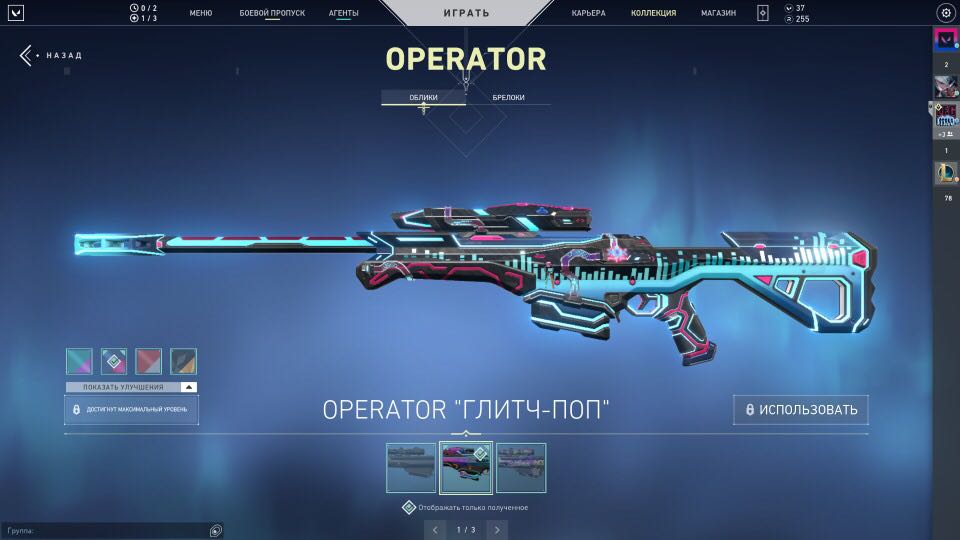Select the dark gold color variant swatch
The width and height of the screenshot is (960, 540).
coord(184,361)
